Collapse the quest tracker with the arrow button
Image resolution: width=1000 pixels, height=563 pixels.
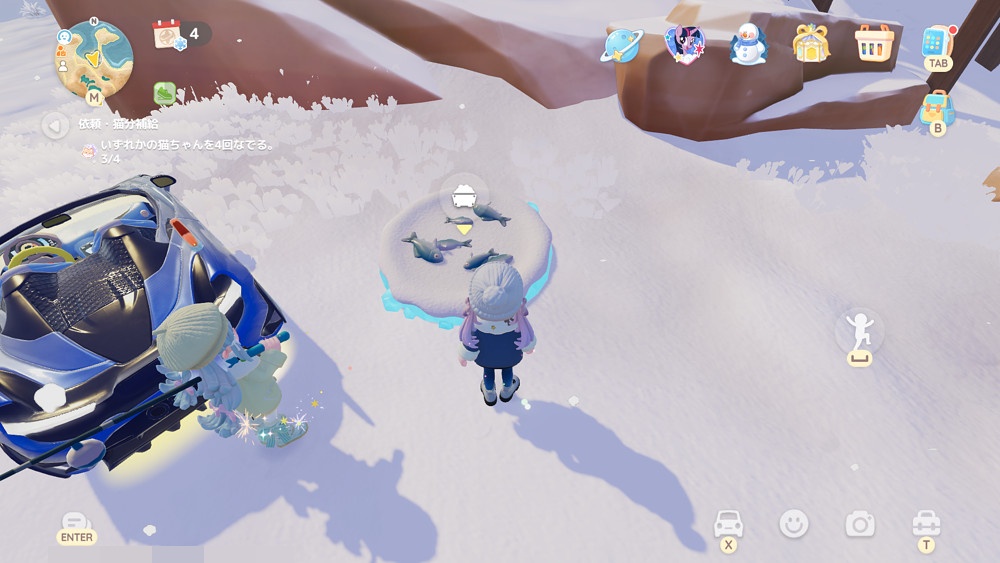tap(55, 125)
